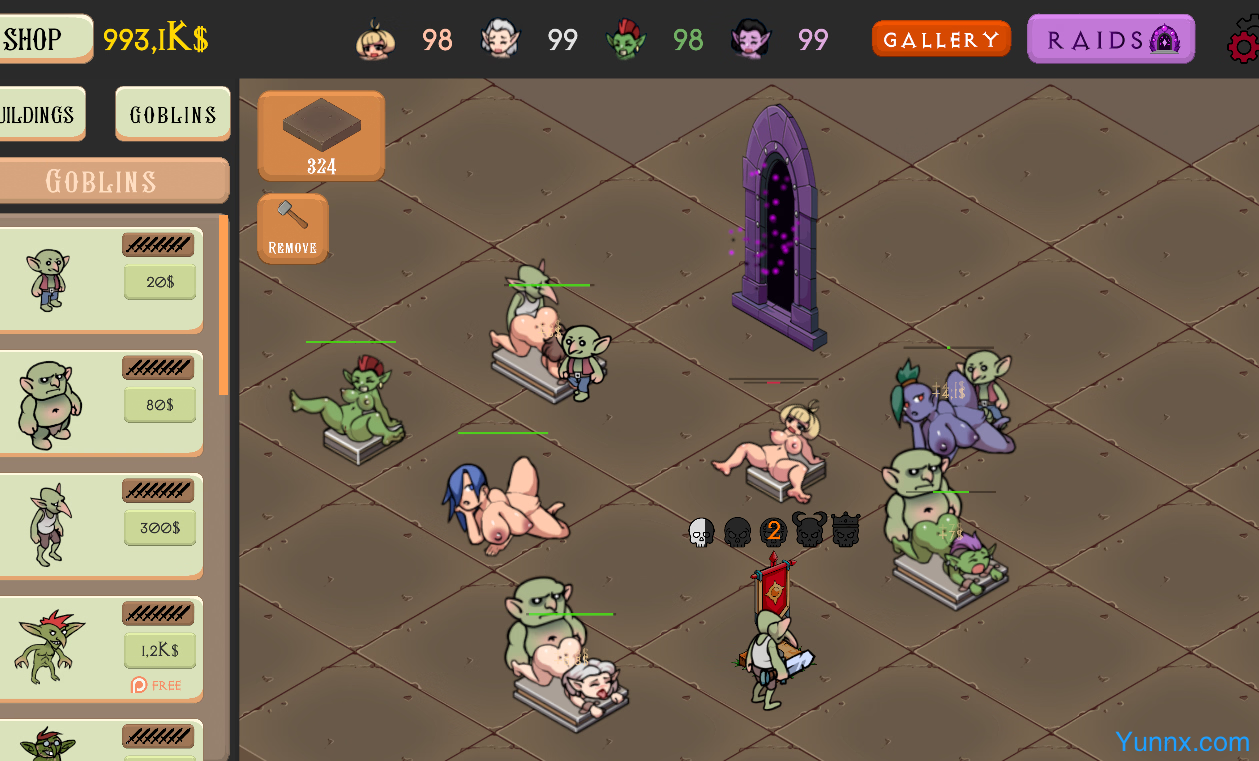Select the horned skull difficulty icon
This screenshot has height=761, width=1259.
click(809, 530)
